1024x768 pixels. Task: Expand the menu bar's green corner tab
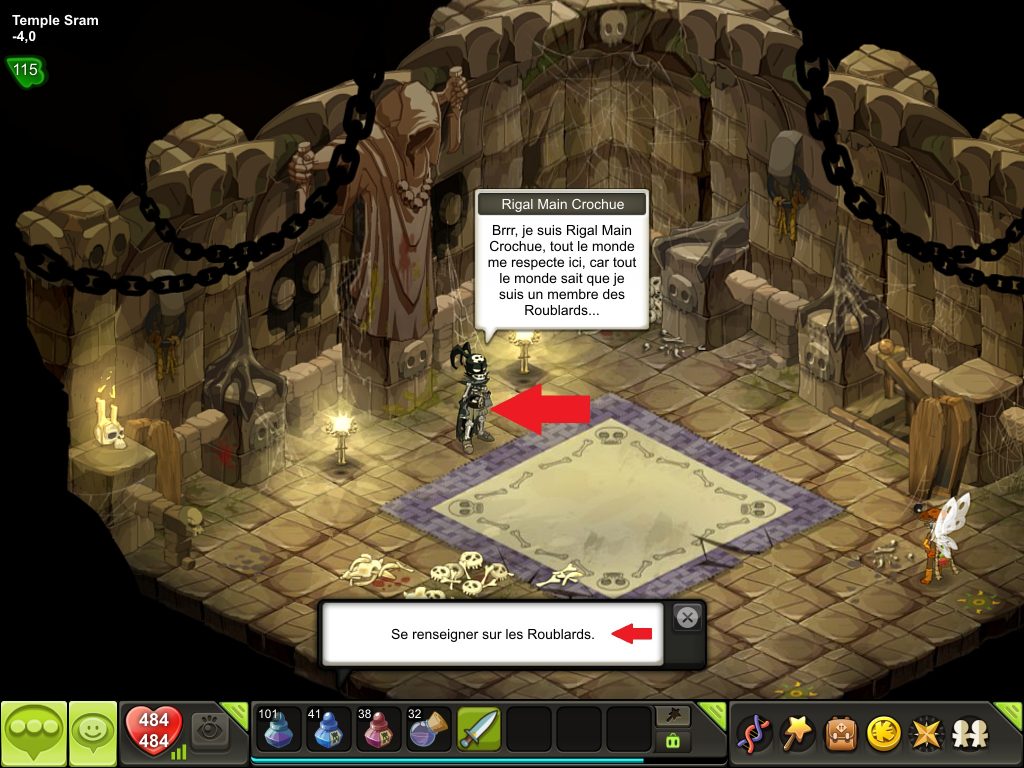tap(1008, 716)
